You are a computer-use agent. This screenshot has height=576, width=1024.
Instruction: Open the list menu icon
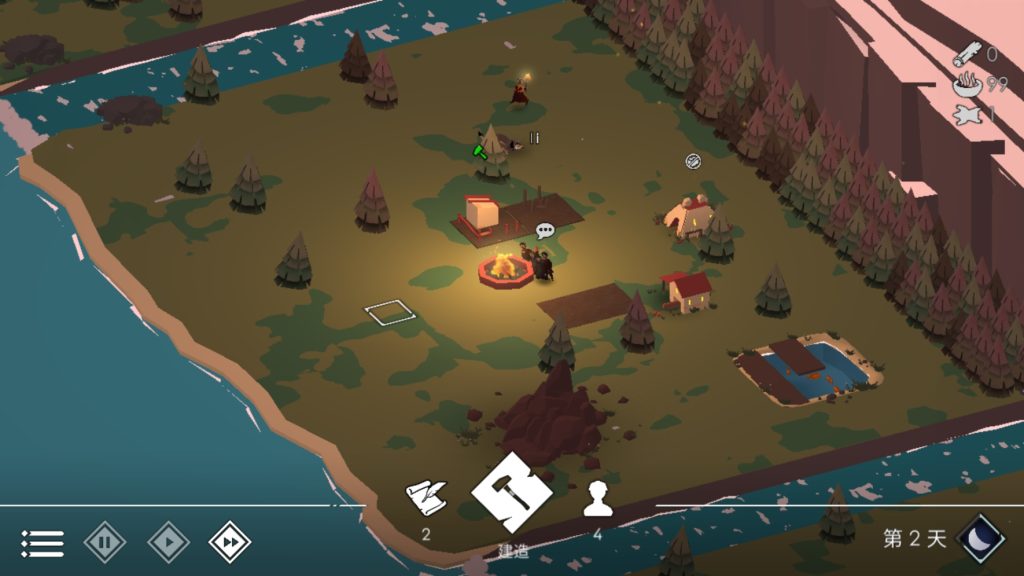pyautogui.click(x=42, y=543)
